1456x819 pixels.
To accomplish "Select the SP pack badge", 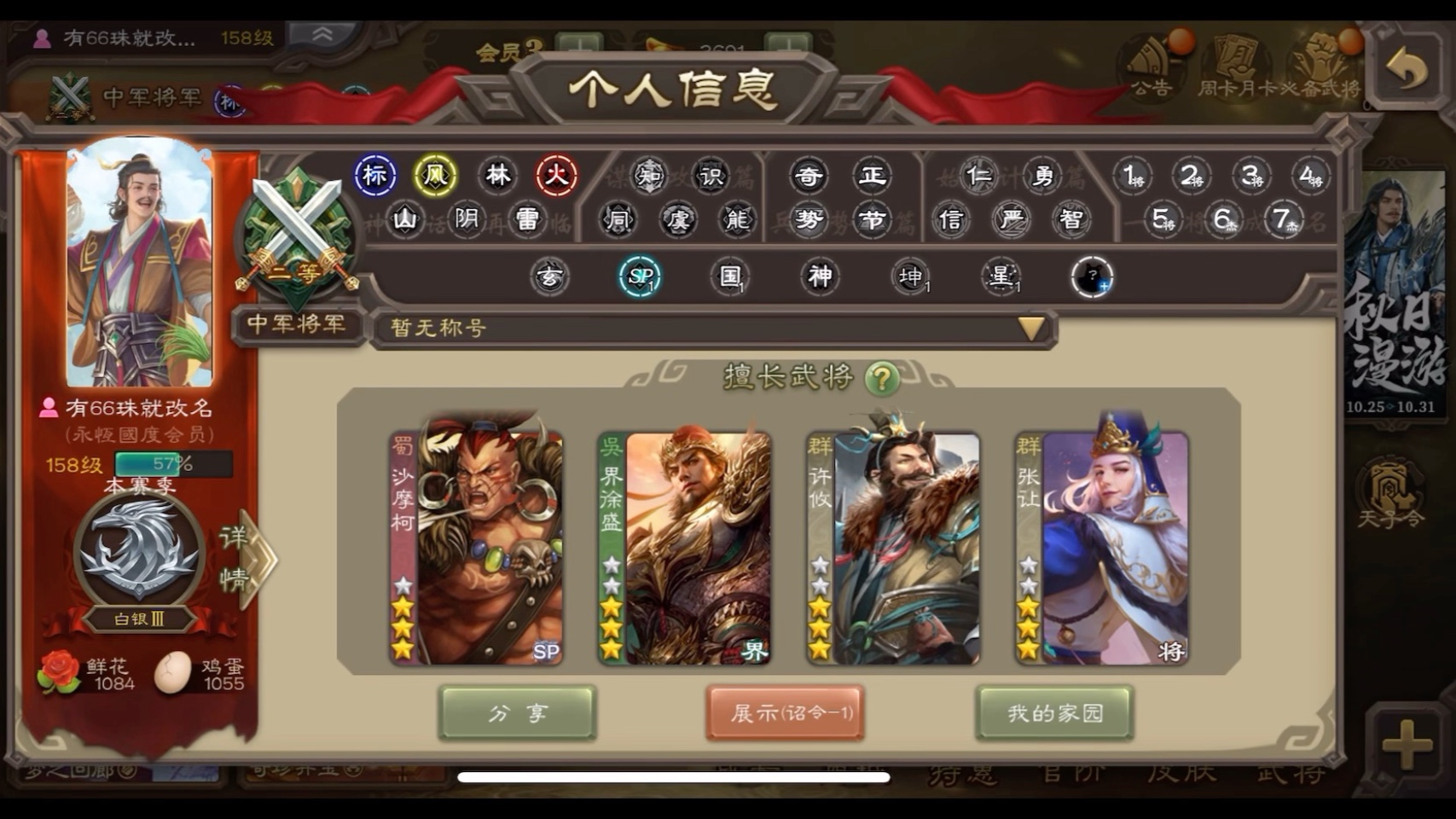I will [x=640, y=276].
